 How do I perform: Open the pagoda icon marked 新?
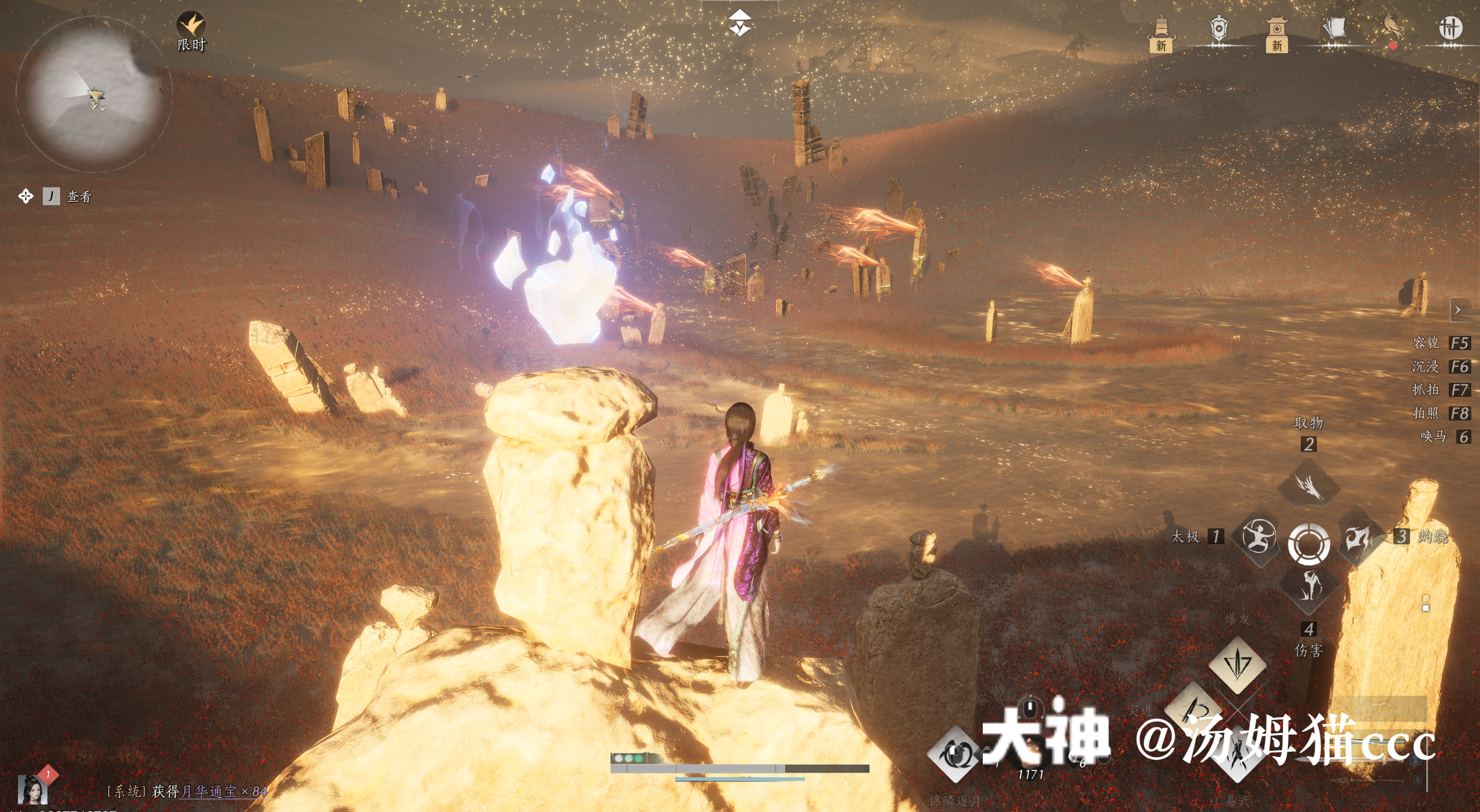coord(1161,32)
